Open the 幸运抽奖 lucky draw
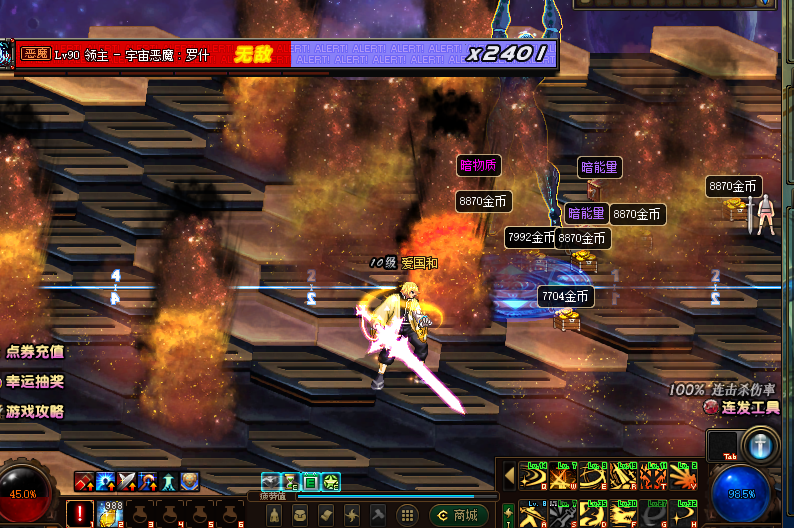Viewport: 794px width, 528px height. click(35, 381)
